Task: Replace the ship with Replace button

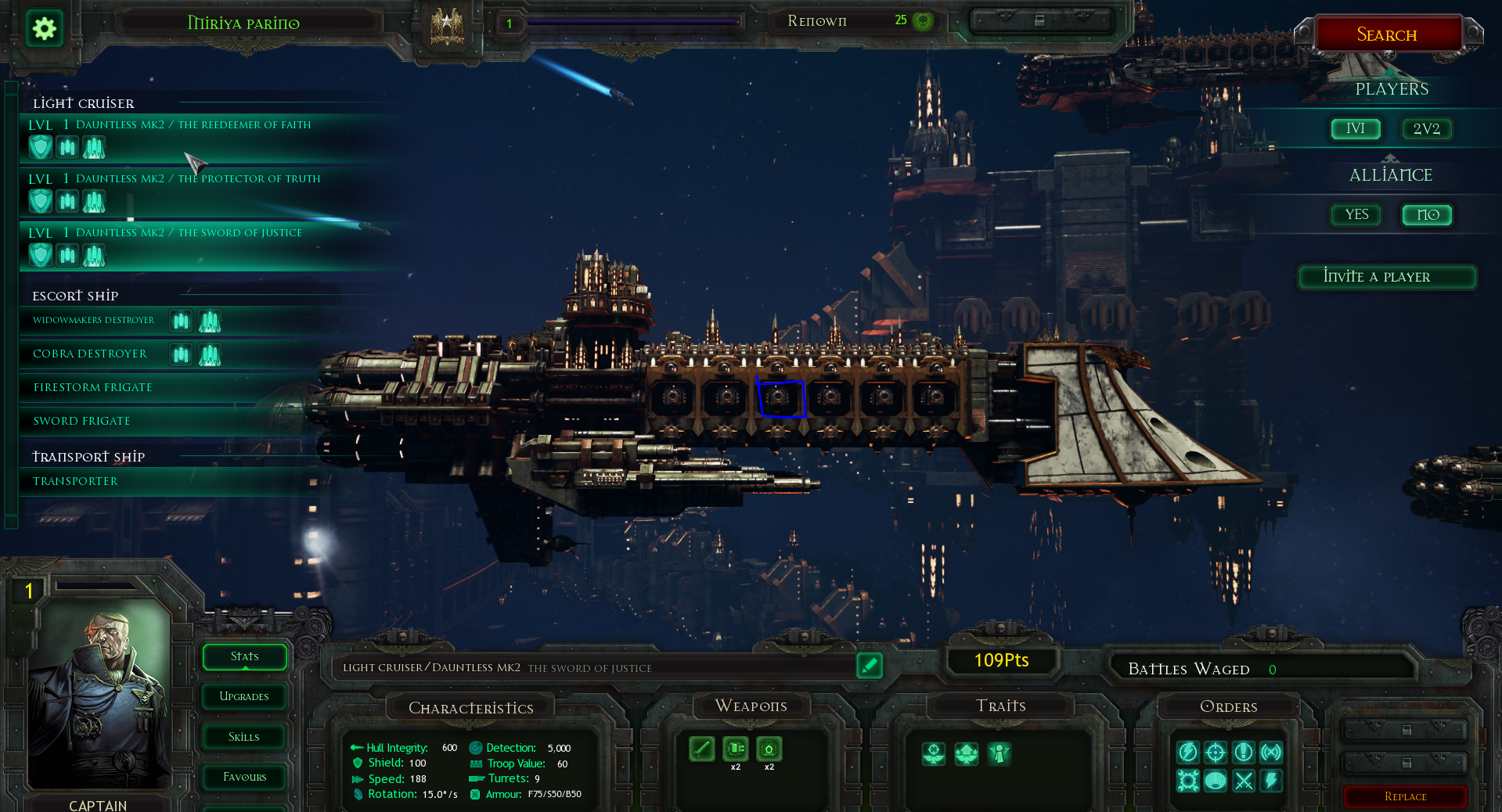Action: pyautogui.click(x=1405, y=797)
